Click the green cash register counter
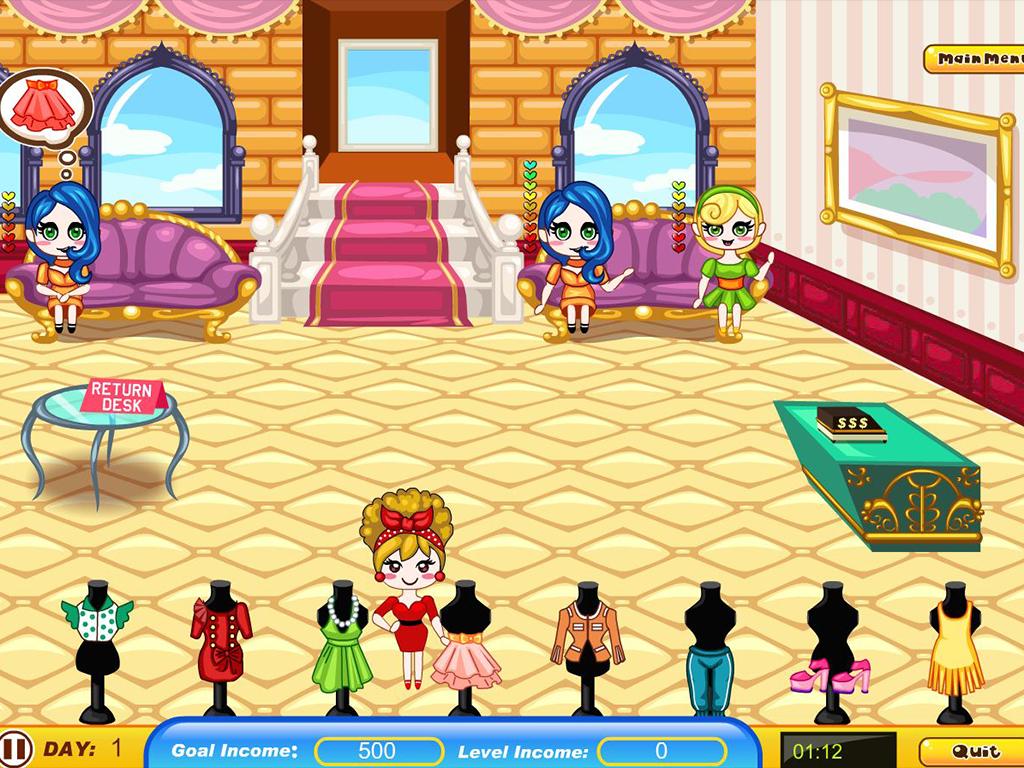Screen dimensions: 1024x768 tap(878, 472)
